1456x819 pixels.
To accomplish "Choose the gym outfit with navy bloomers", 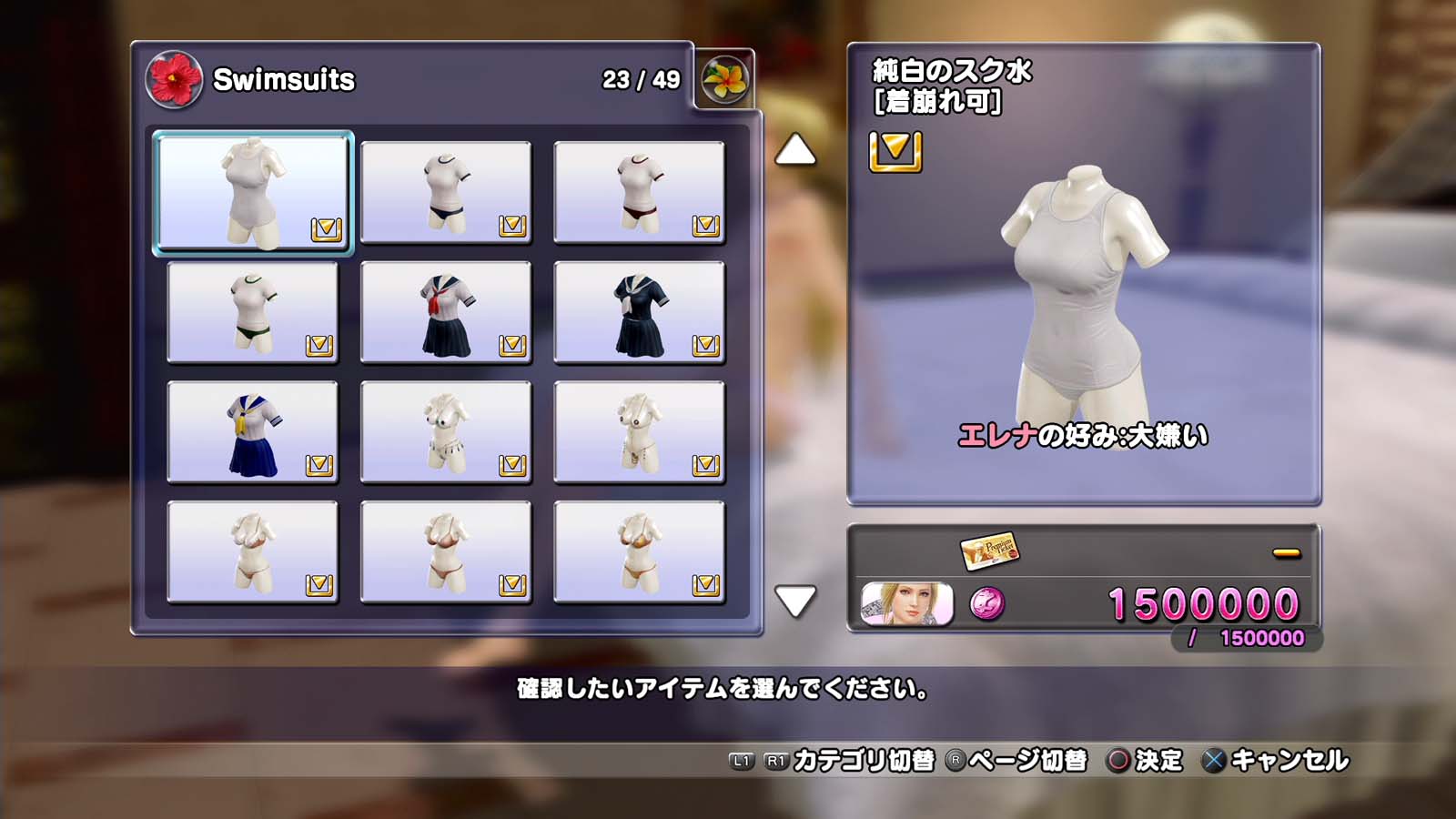I will [446, 193].
